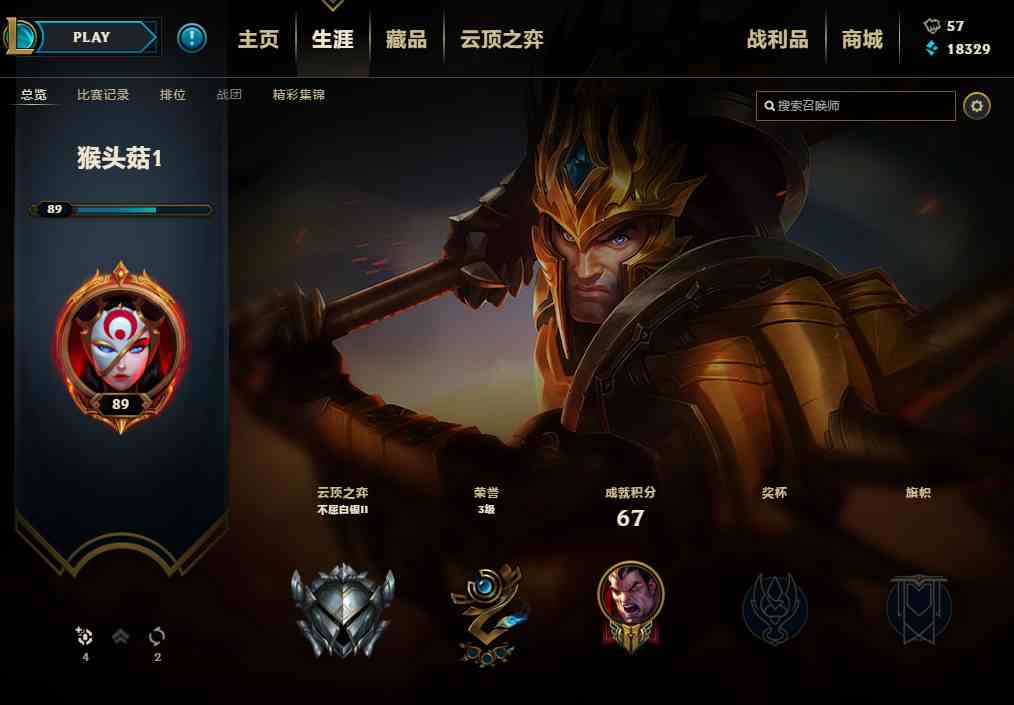This screenshot has width=1014, height=705.
Task: Go to the 主页 home page
Action: [x=258, y=39]
